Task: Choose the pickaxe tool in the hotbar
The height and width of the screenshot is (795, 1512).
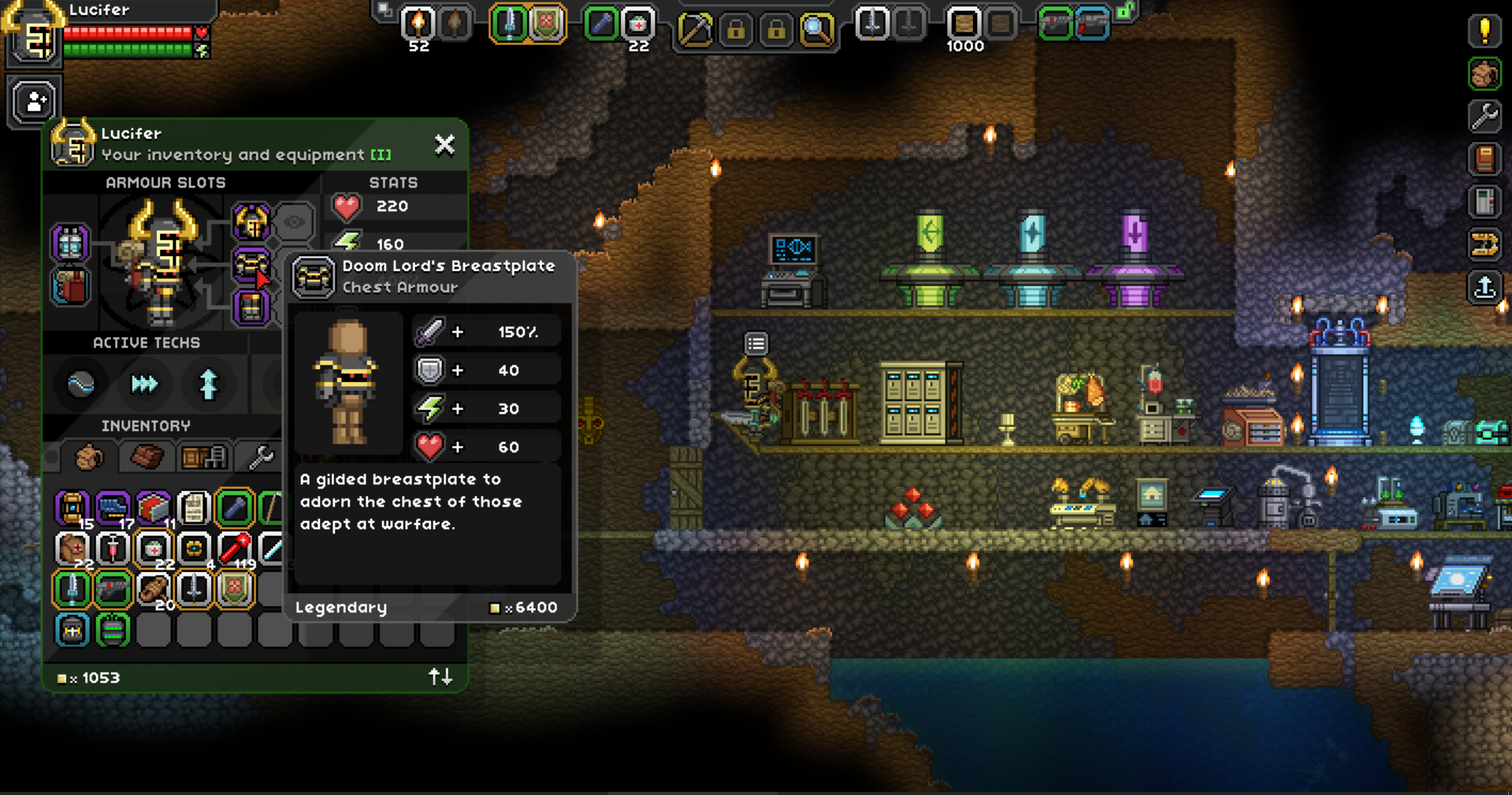Action: [x=695, y=30]
